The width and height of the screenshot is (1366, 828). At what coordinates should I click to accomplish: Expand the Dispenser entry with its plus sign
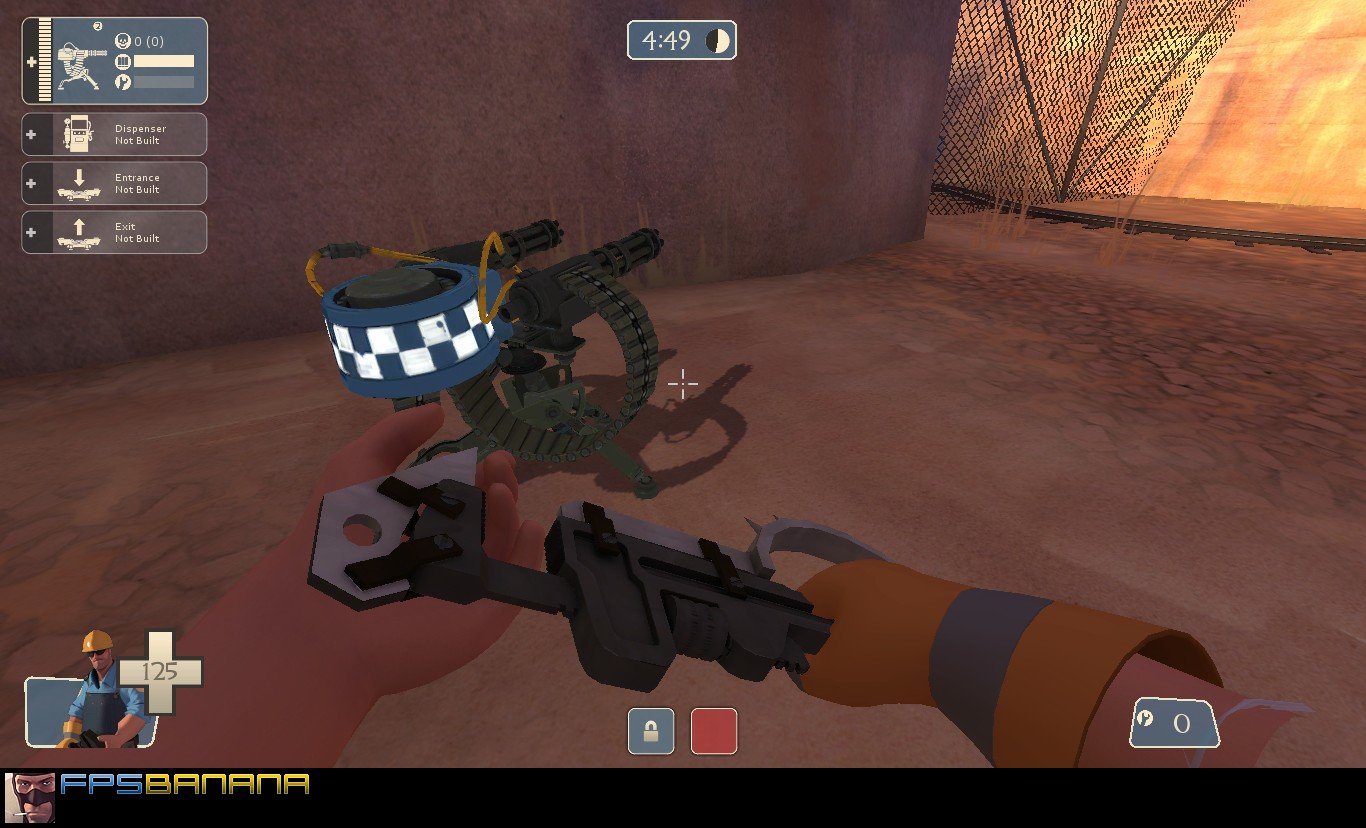pos(32,133)
